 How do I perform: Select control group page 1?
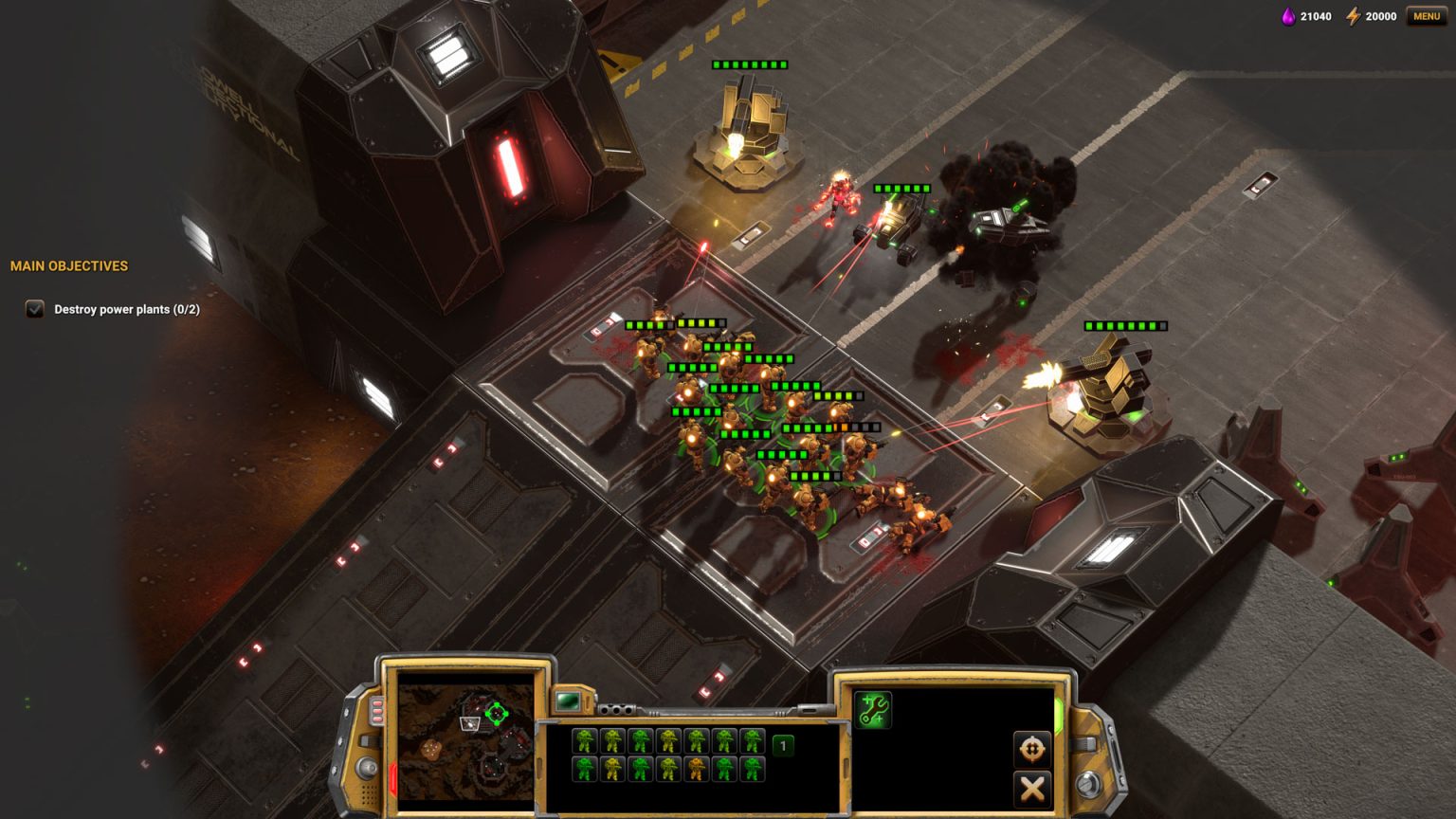pos(783,746)
